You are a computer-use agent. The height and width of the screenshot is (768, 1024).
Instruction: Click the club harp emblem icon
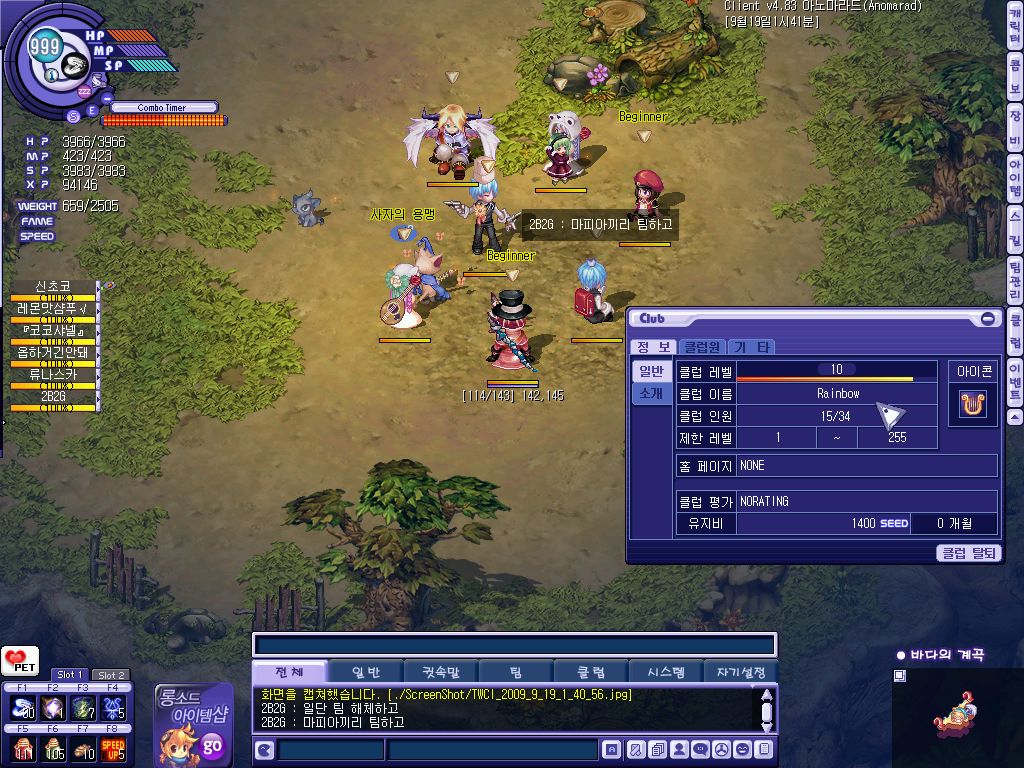coord(973,404)
